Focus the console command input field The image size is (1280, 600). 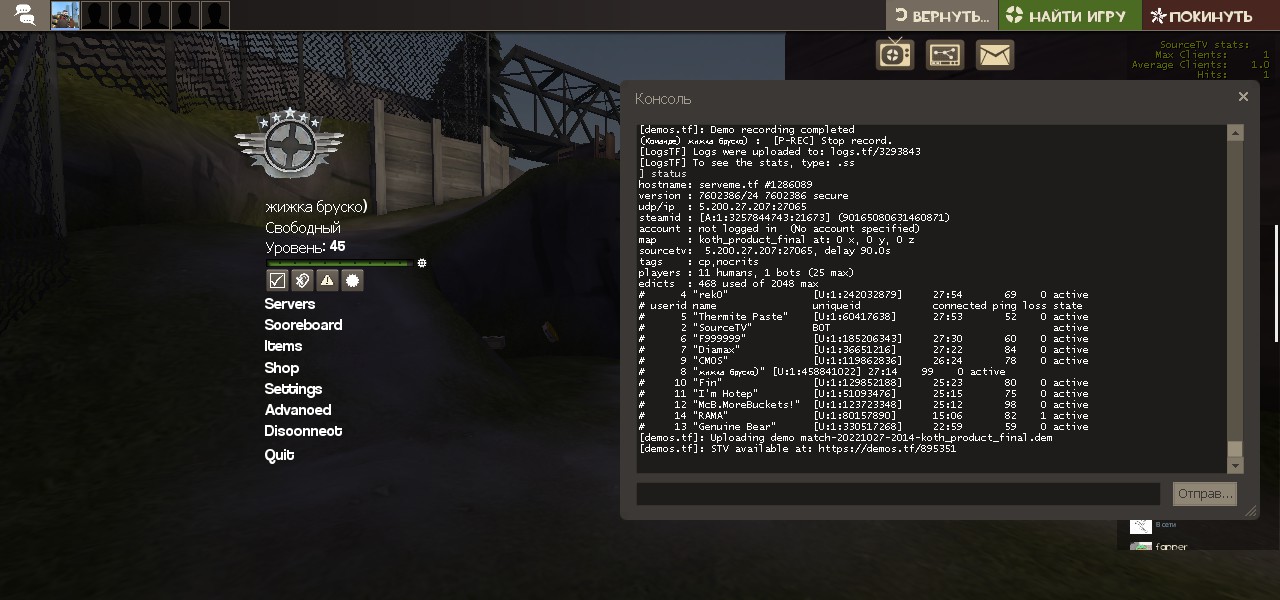coord(897,494)
